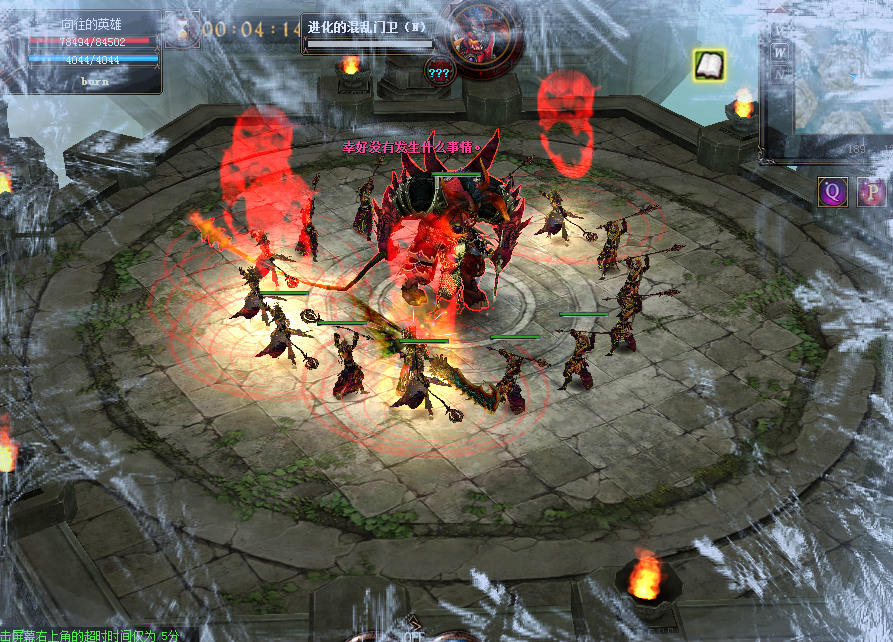Select the W button beside the minimap
This screenshot has width=893, height=642.
point(778,50)
